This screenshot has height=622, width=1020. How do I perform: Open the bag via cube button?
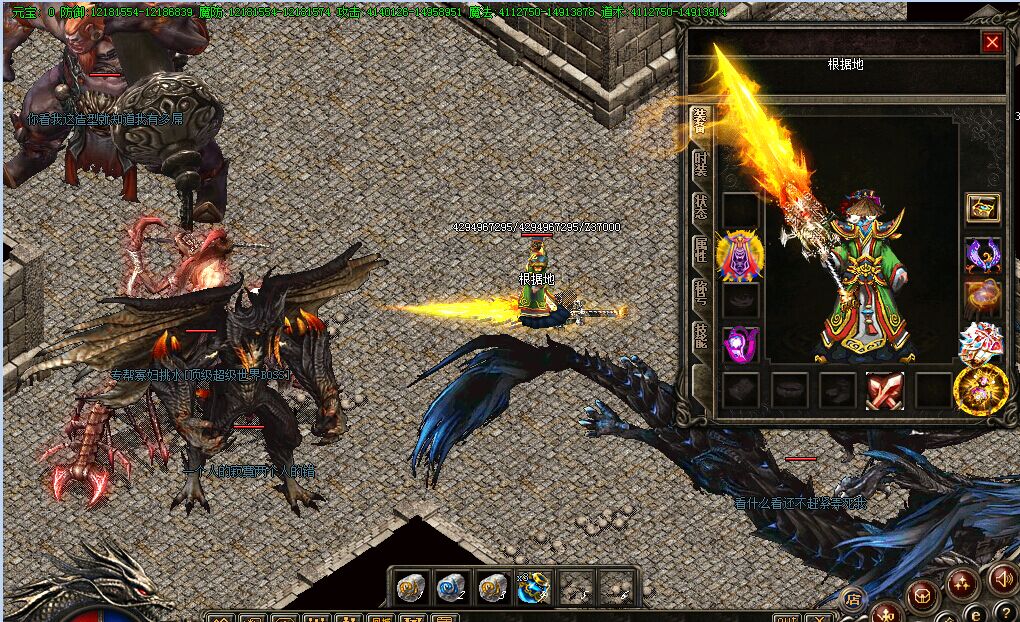(x=922, y=595)
